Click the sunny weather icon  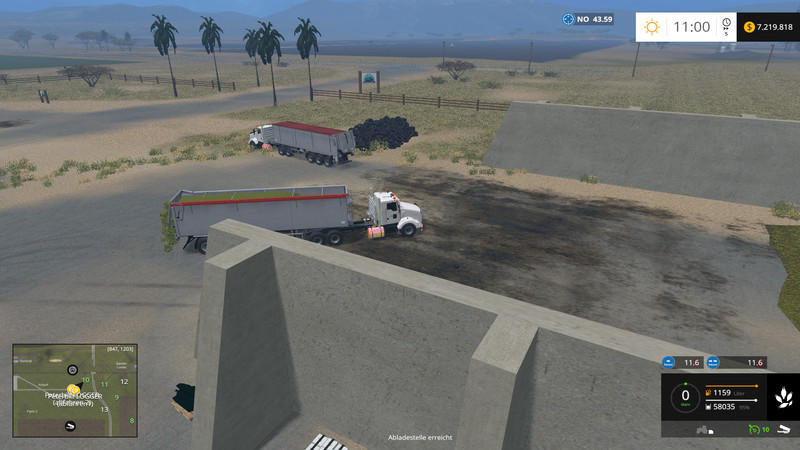pyautogui.click(x=652, y=27)
